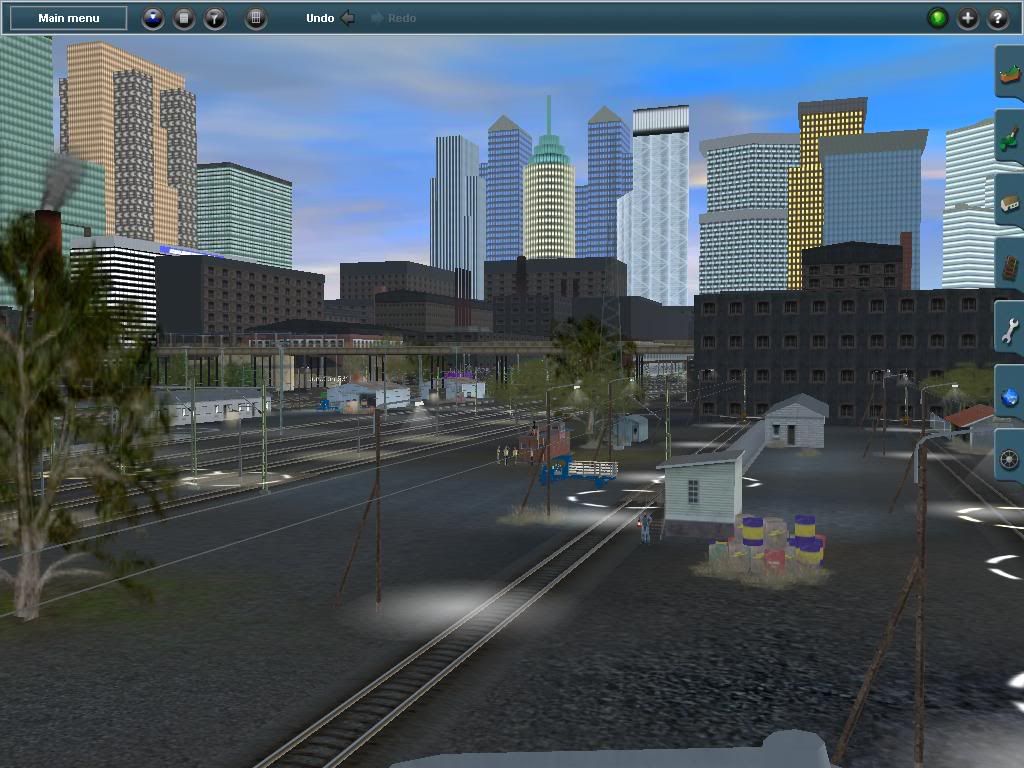Open the topology terrain tab
The width and height of the screenshot is (1024, 768).
(1009, 74)
